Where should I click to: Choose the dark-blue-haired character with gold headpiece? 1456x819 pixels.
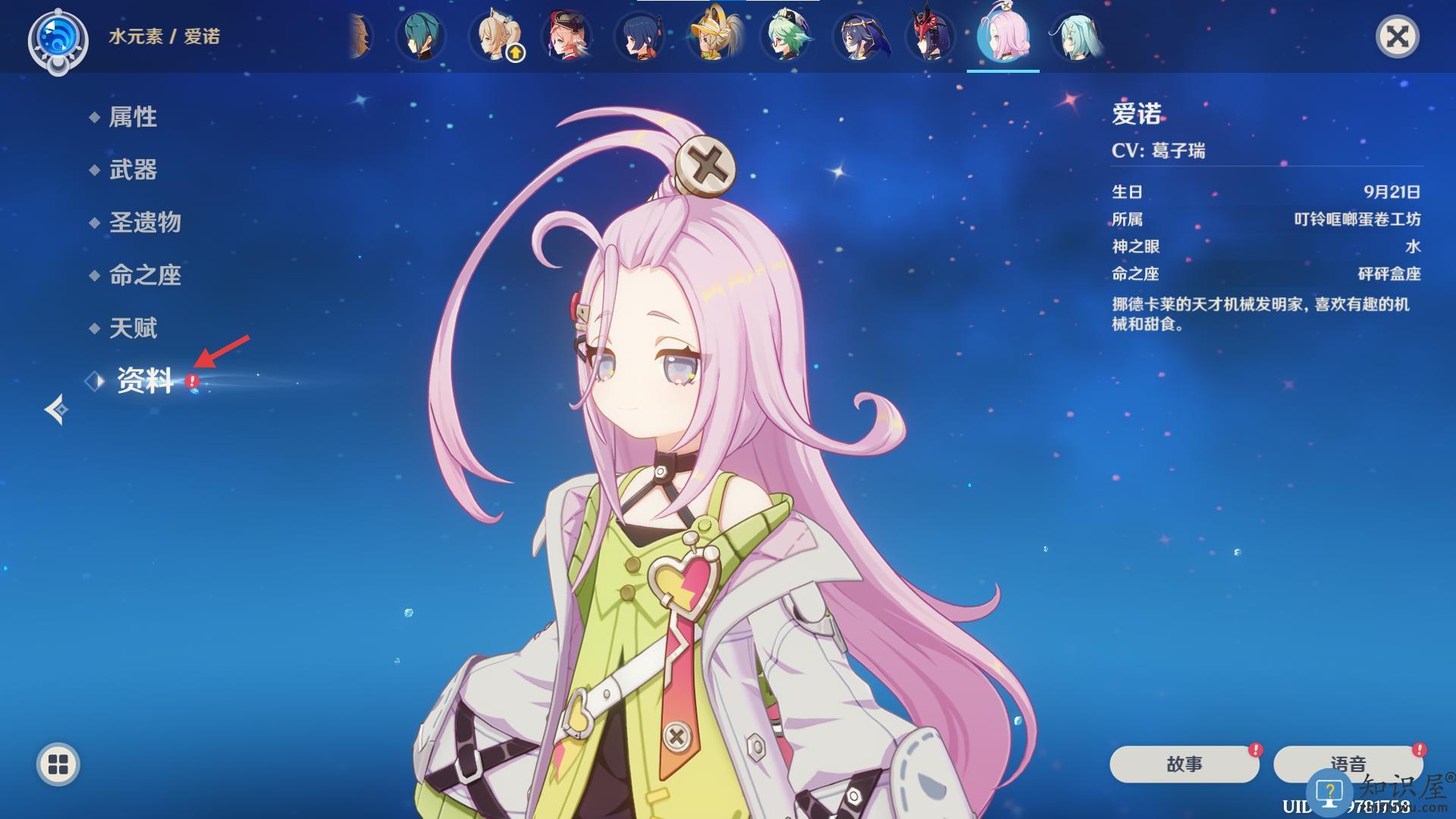859,36
